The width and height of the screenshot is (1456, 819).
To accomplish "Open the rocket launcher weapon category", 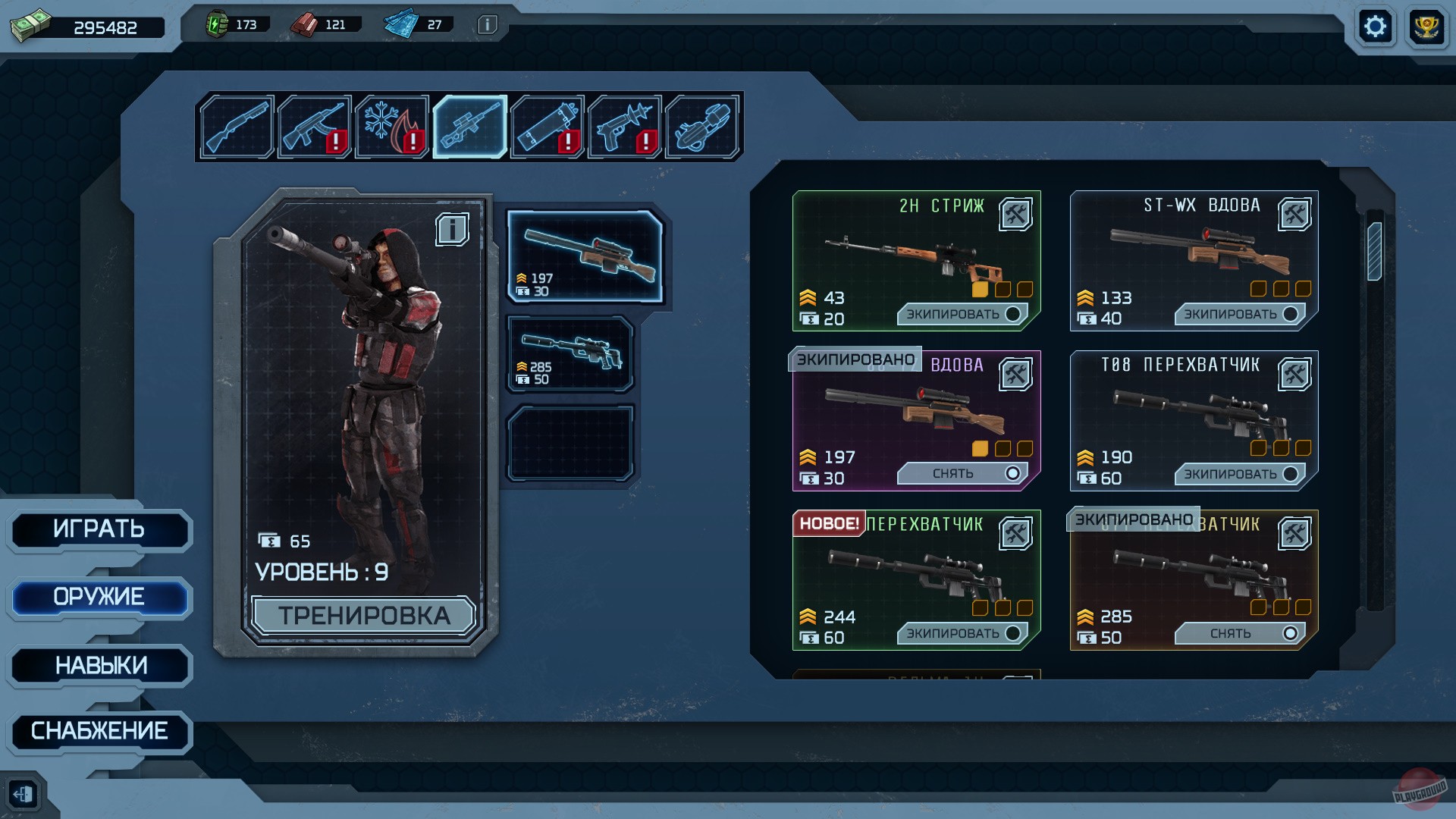I will tap(548, 127).
